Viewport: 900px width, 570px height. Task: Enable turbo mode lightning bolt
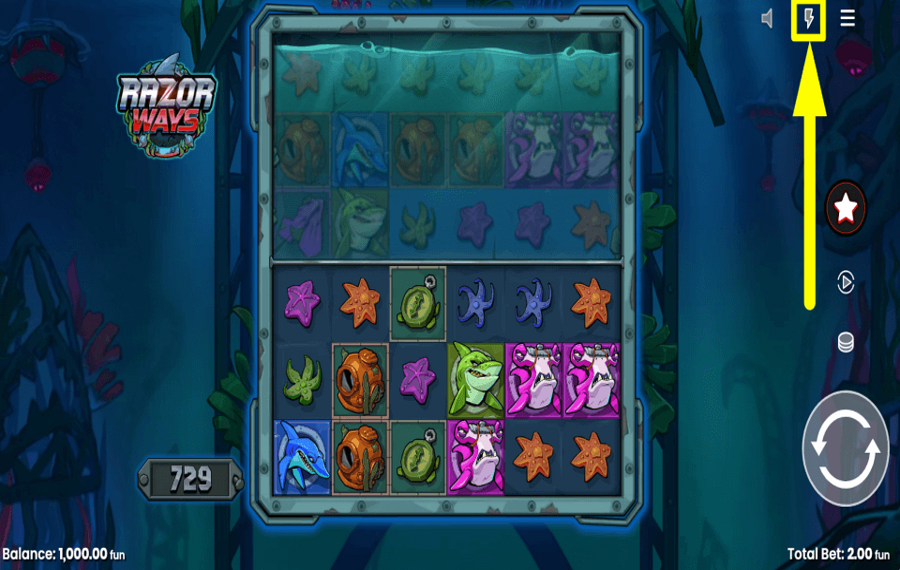tap(808, 19)
